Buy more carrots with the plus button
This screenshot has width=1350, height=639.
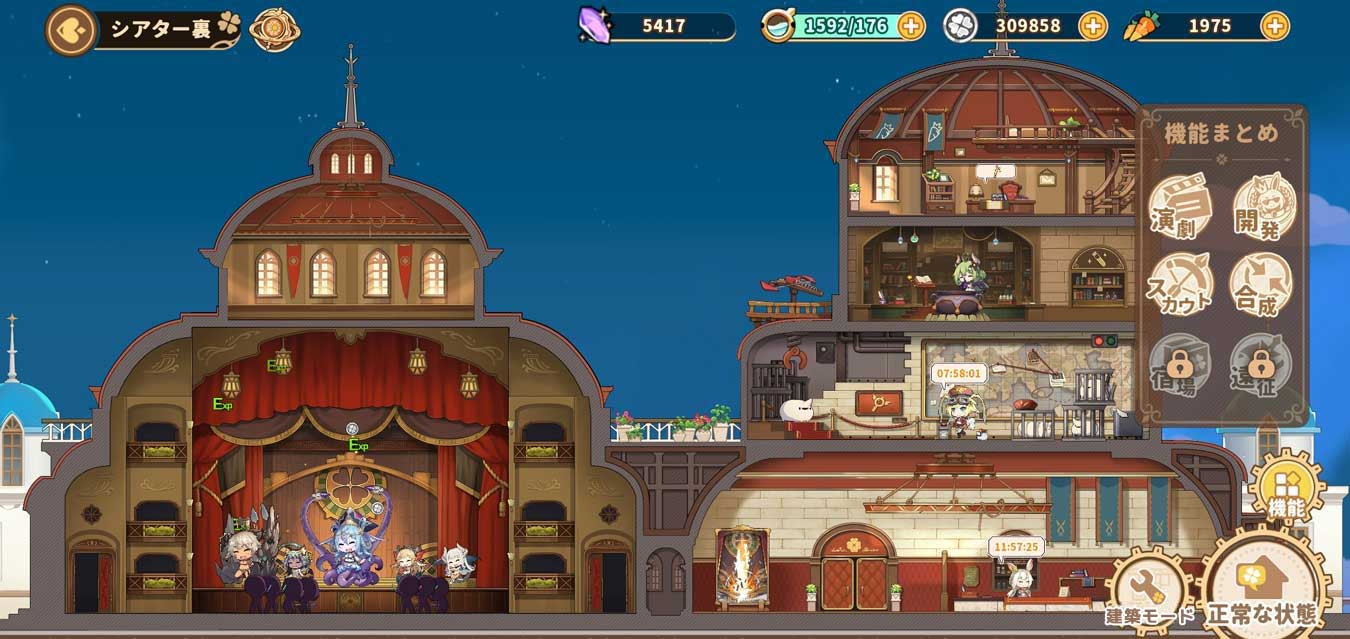click(x=1275, y=26)
